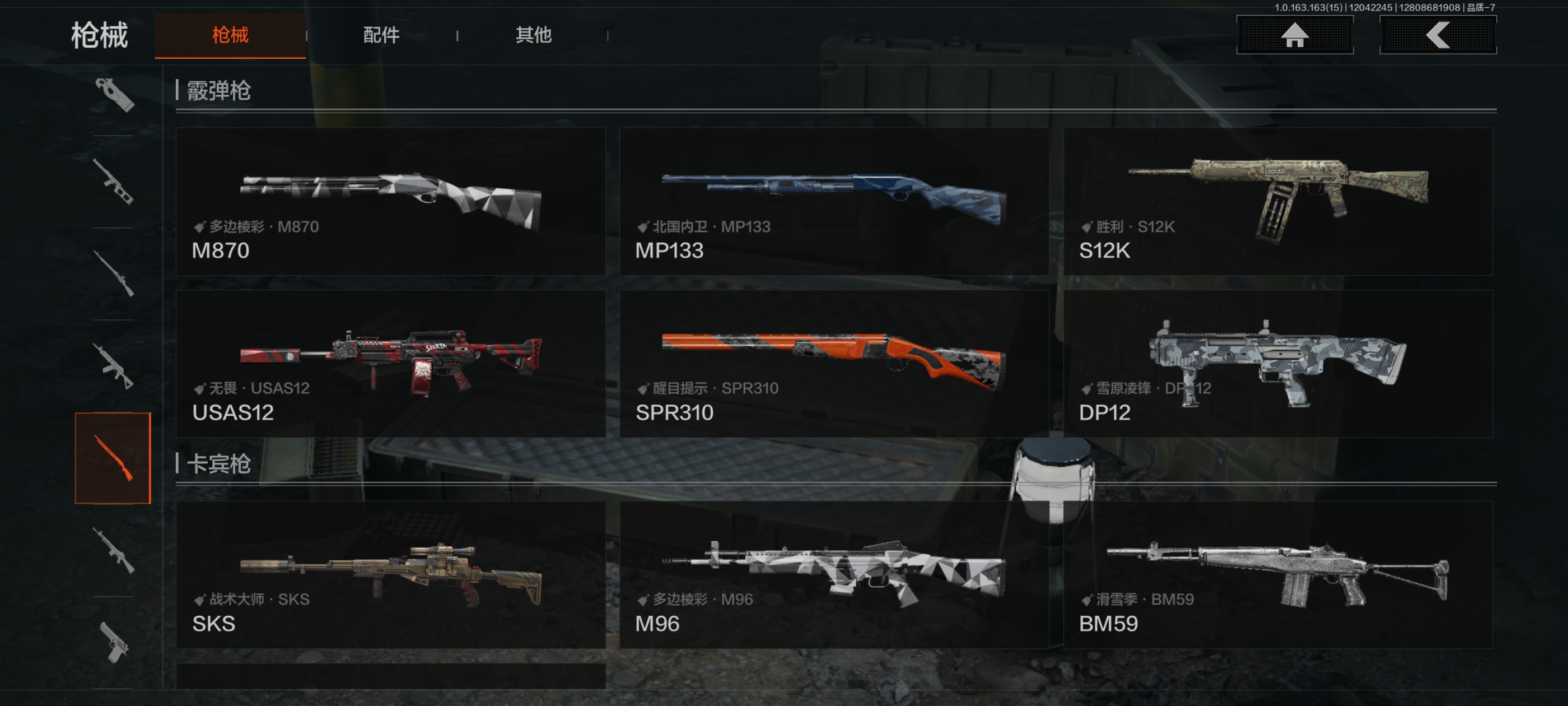Click the back arrow button
Viewport: 1568px width, 706px height.
click(x=1437, y=35)
